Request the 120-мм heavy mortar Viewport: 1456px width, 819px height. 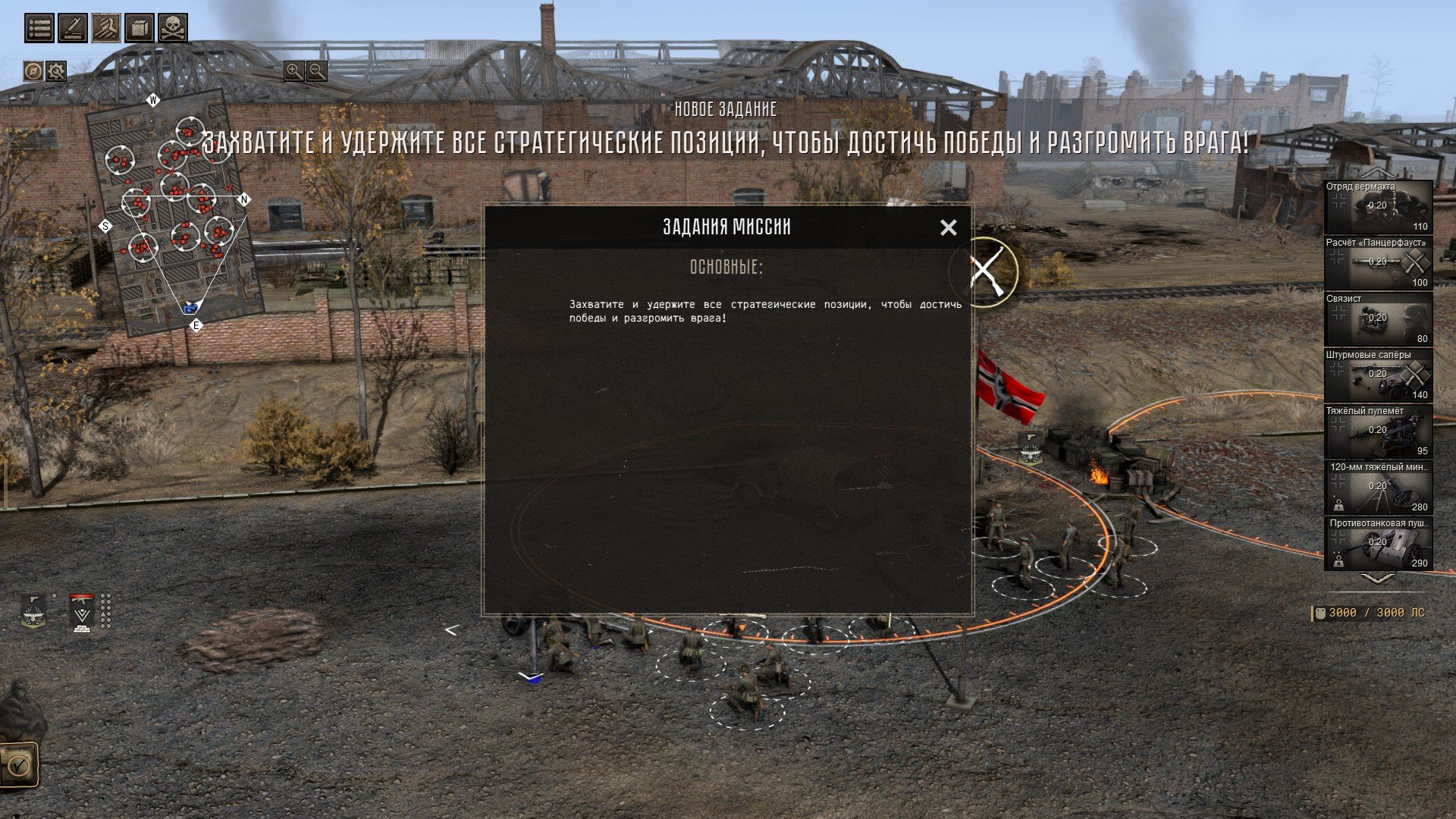click(x=1378, y=488)
